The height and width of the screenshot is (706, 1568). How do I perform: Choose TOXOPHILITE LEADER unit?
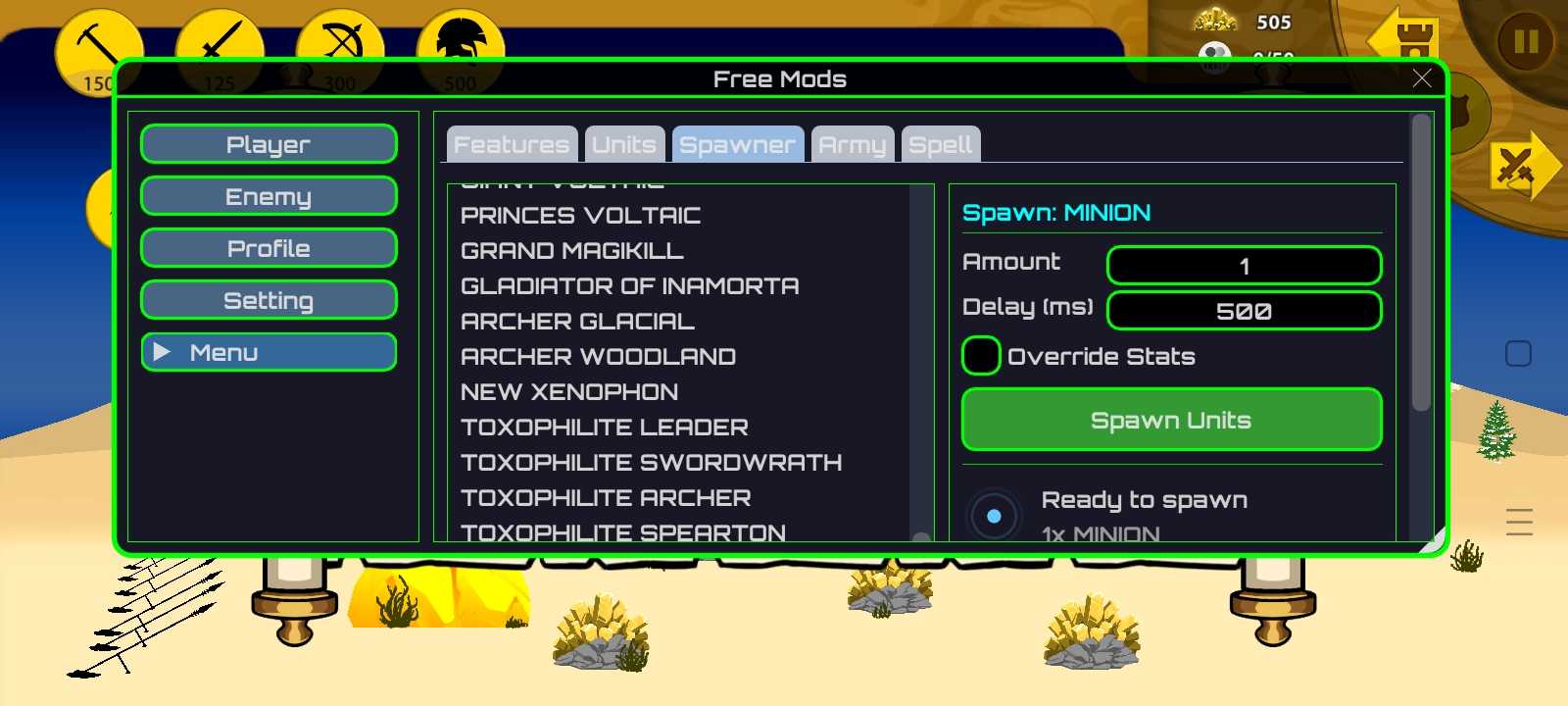605,428
